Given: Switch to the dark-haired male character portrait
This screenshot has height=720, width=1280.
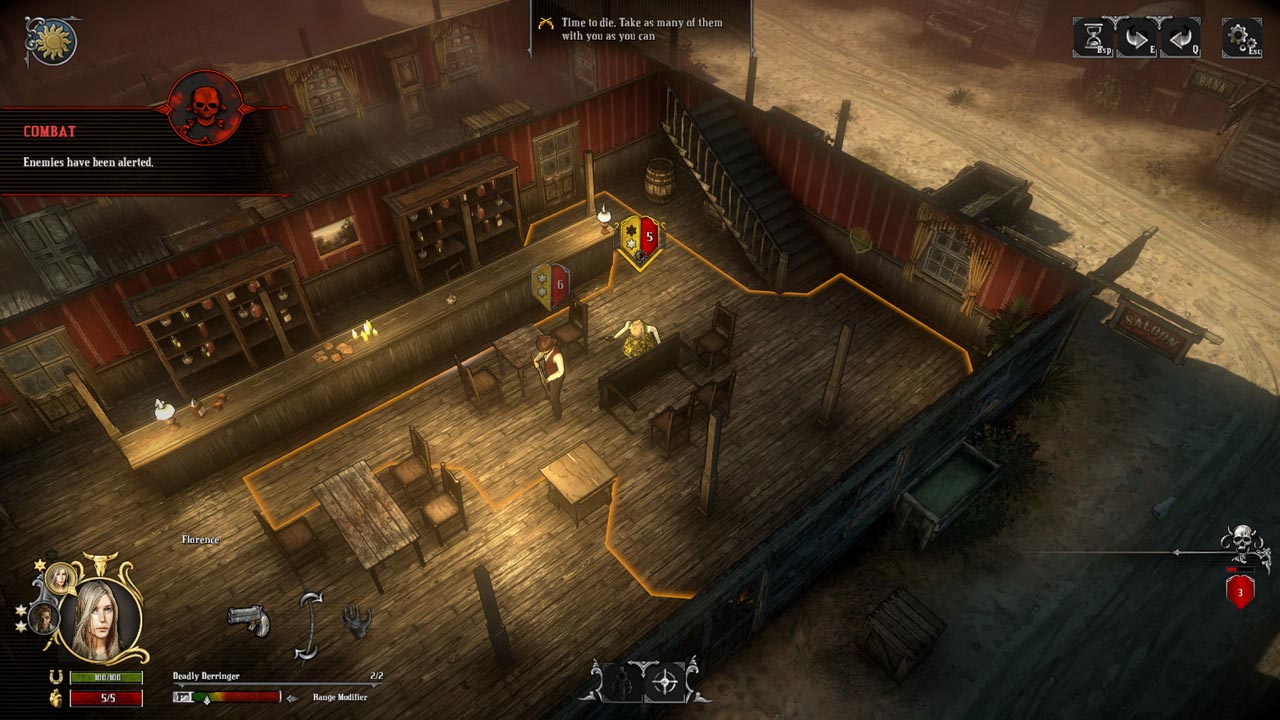Looking at the screenshot, I should coord(44,618).
